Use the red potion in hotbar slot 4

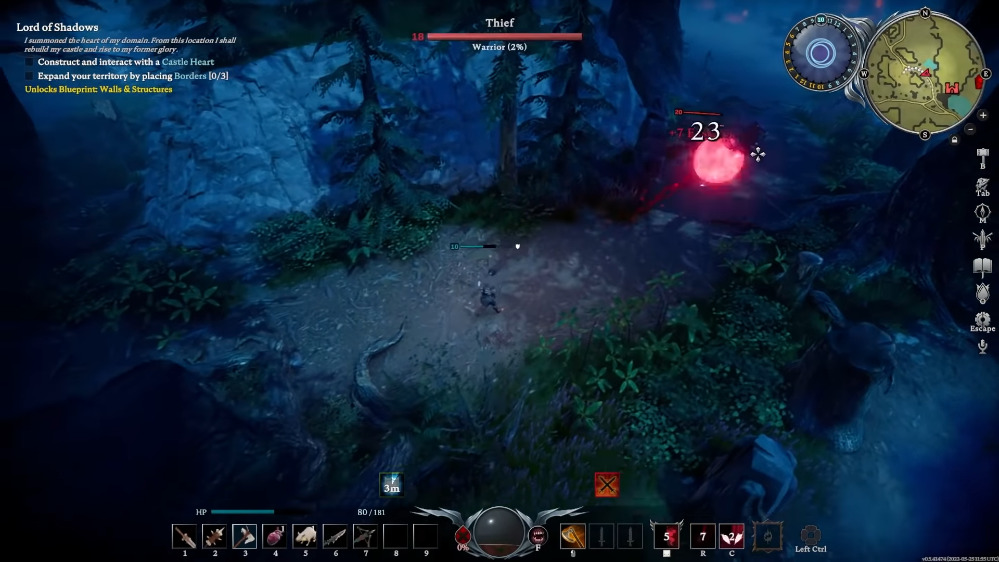coord(275,537)
